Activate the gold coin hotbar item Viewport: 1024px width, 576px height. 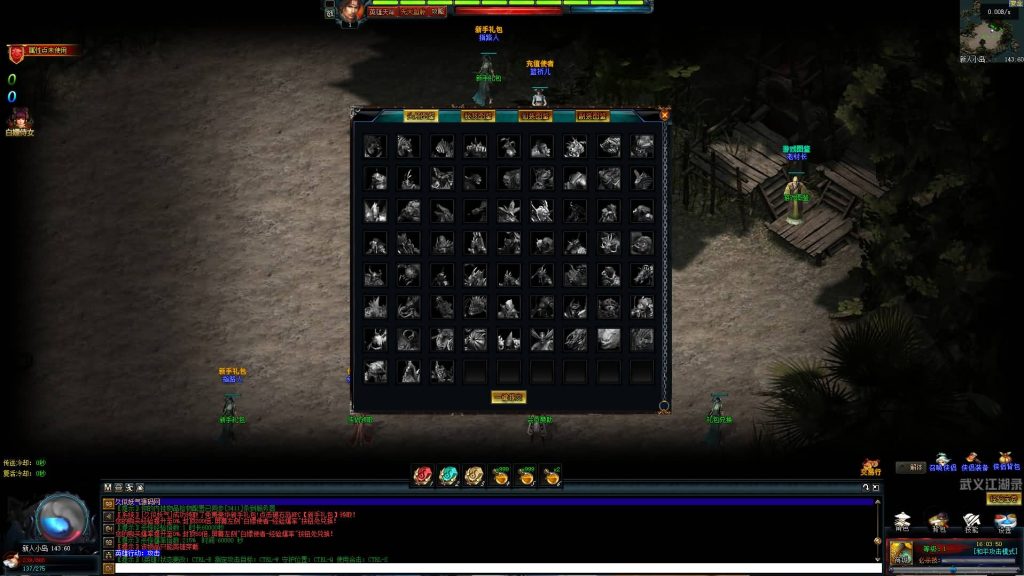click(474, 476)
